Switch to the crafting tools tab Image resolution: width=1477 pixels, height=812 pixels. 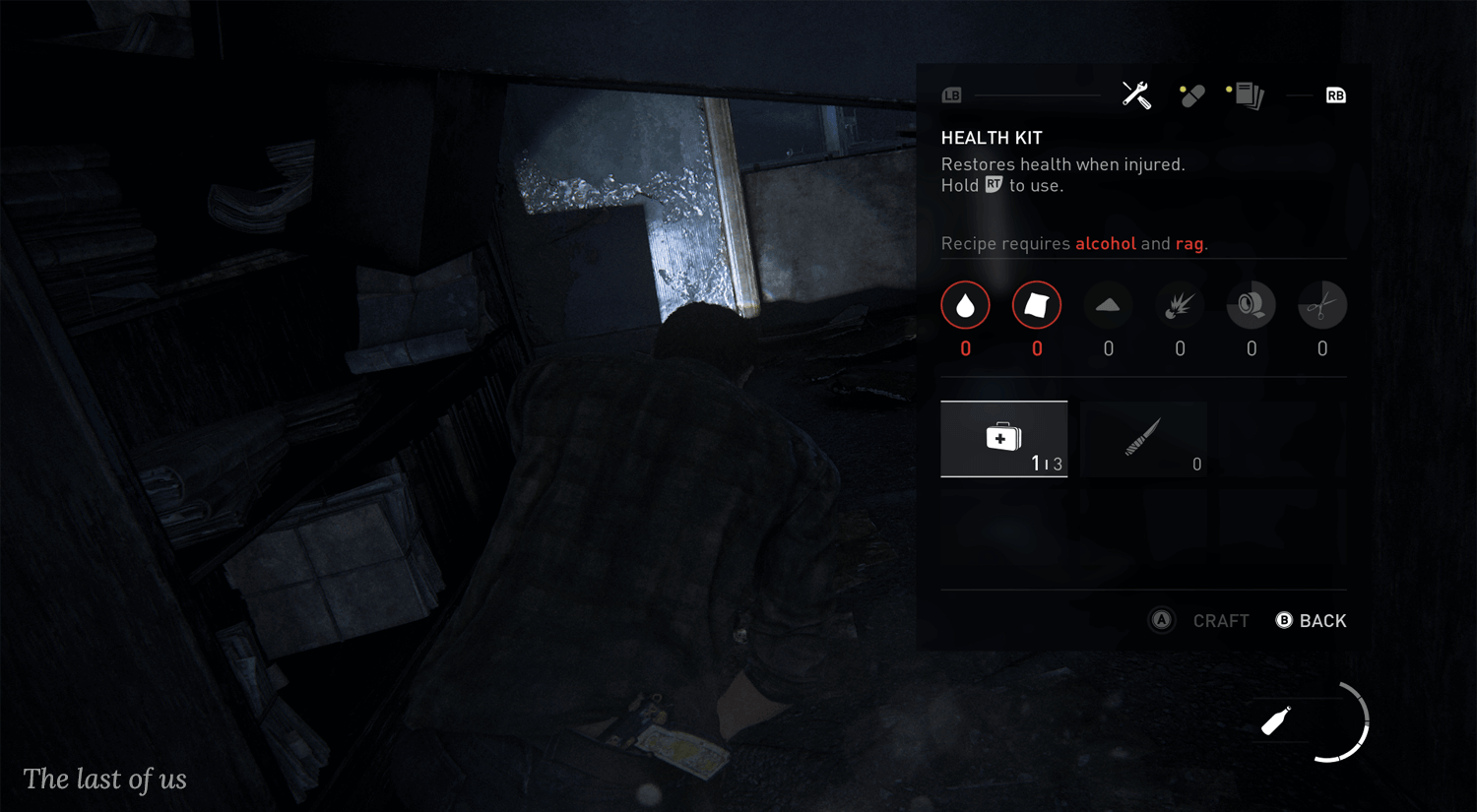[1136, 95]
